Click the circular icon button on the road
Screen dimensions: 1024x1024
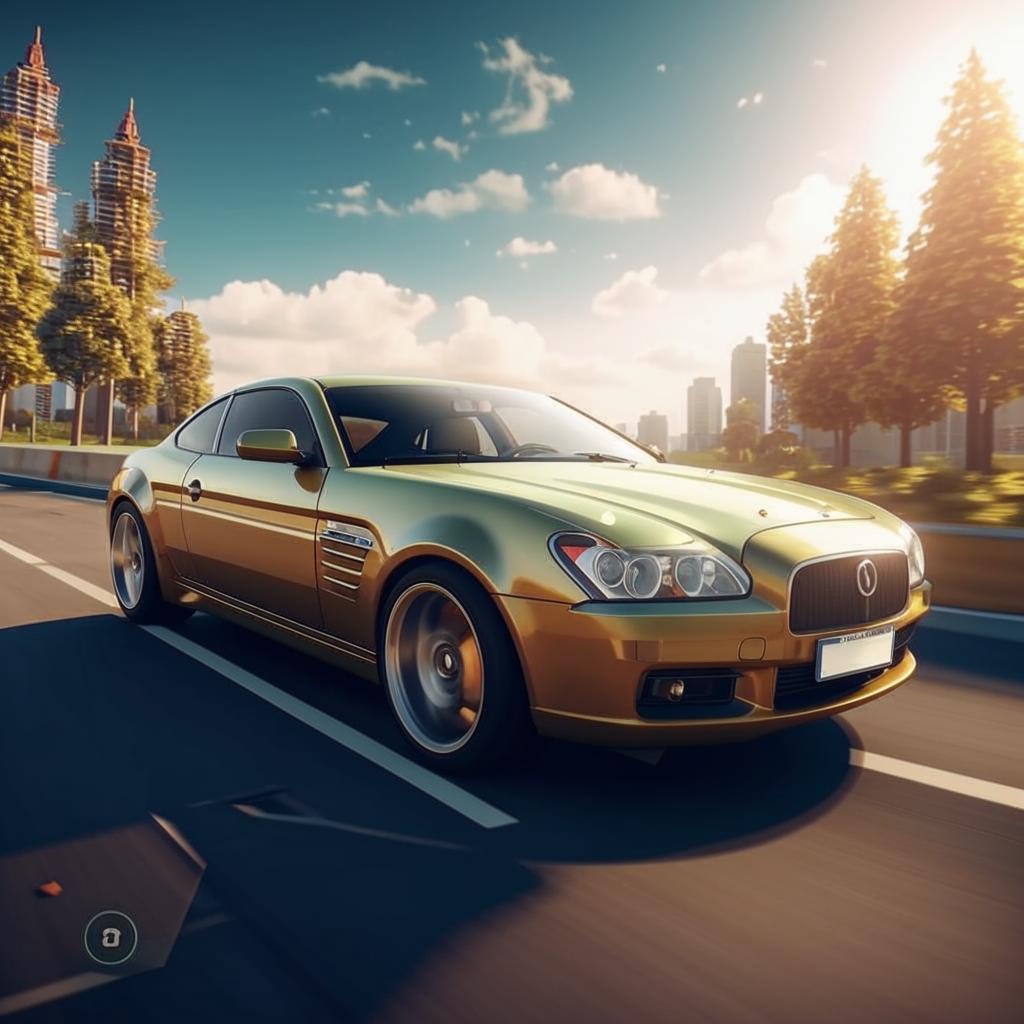[110, 937]
